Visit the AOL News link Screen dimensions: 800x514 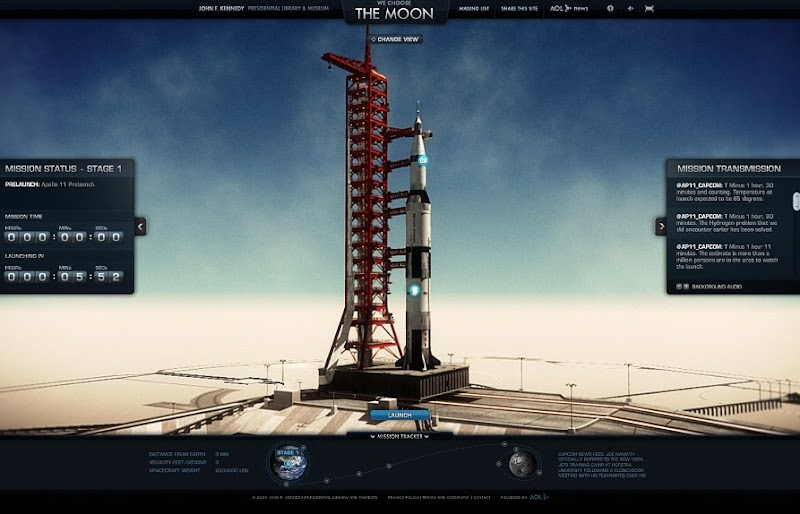(x=572, y=8)
